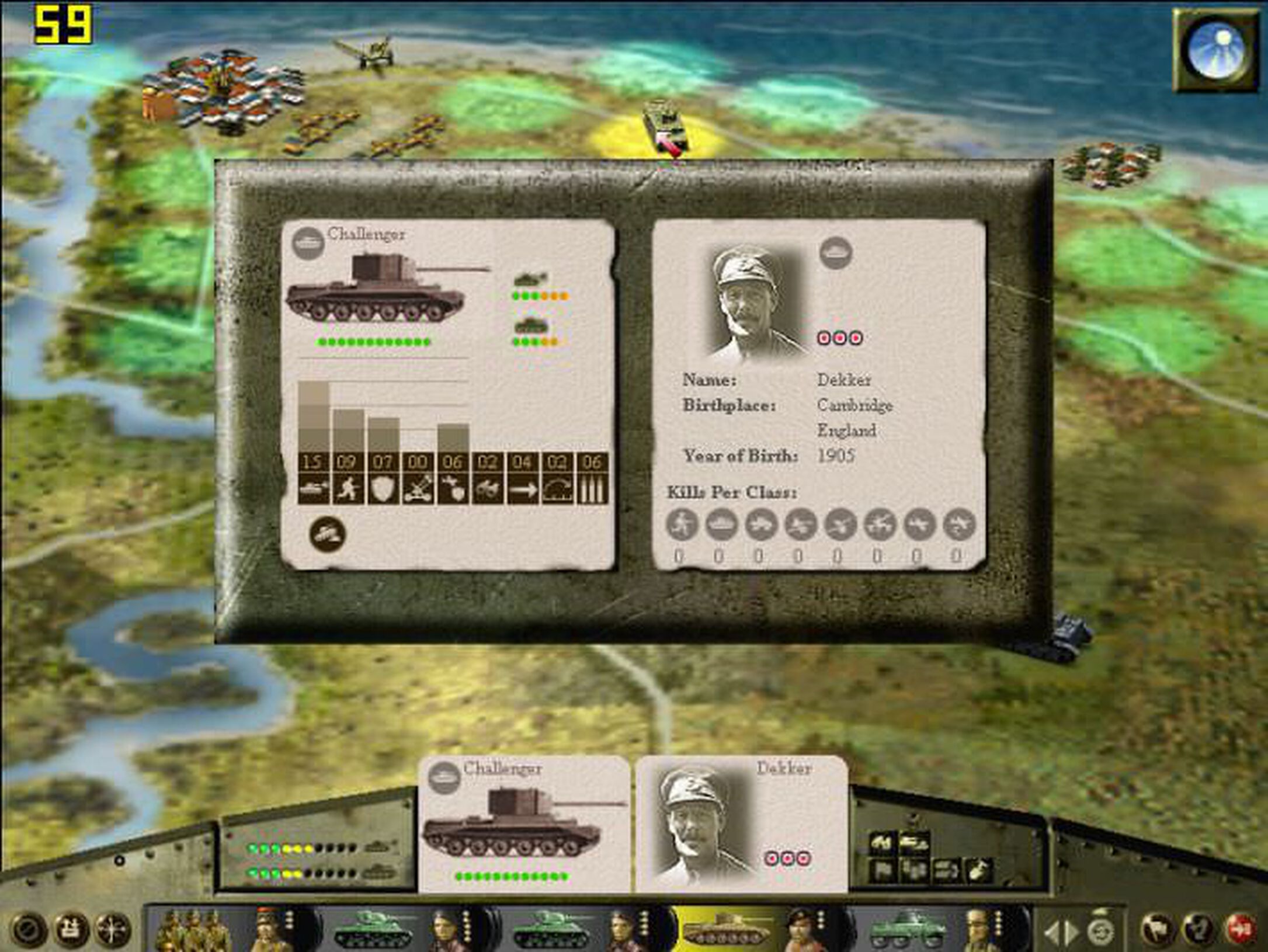Image resolution: width=1268 pixels, height=952 pixels.
Task: Select the bomb action icon
Action: point(978,871)
